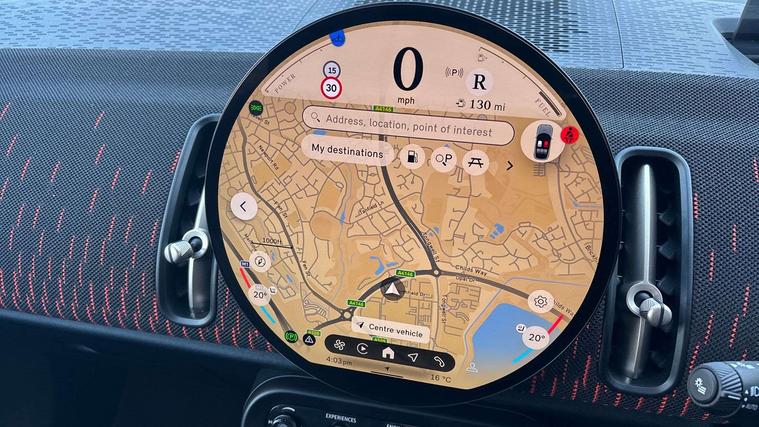The width and height of the screenshot is (759, 427).
Task: Open the navigation arrow shortcut
Action: pos(413,356)
